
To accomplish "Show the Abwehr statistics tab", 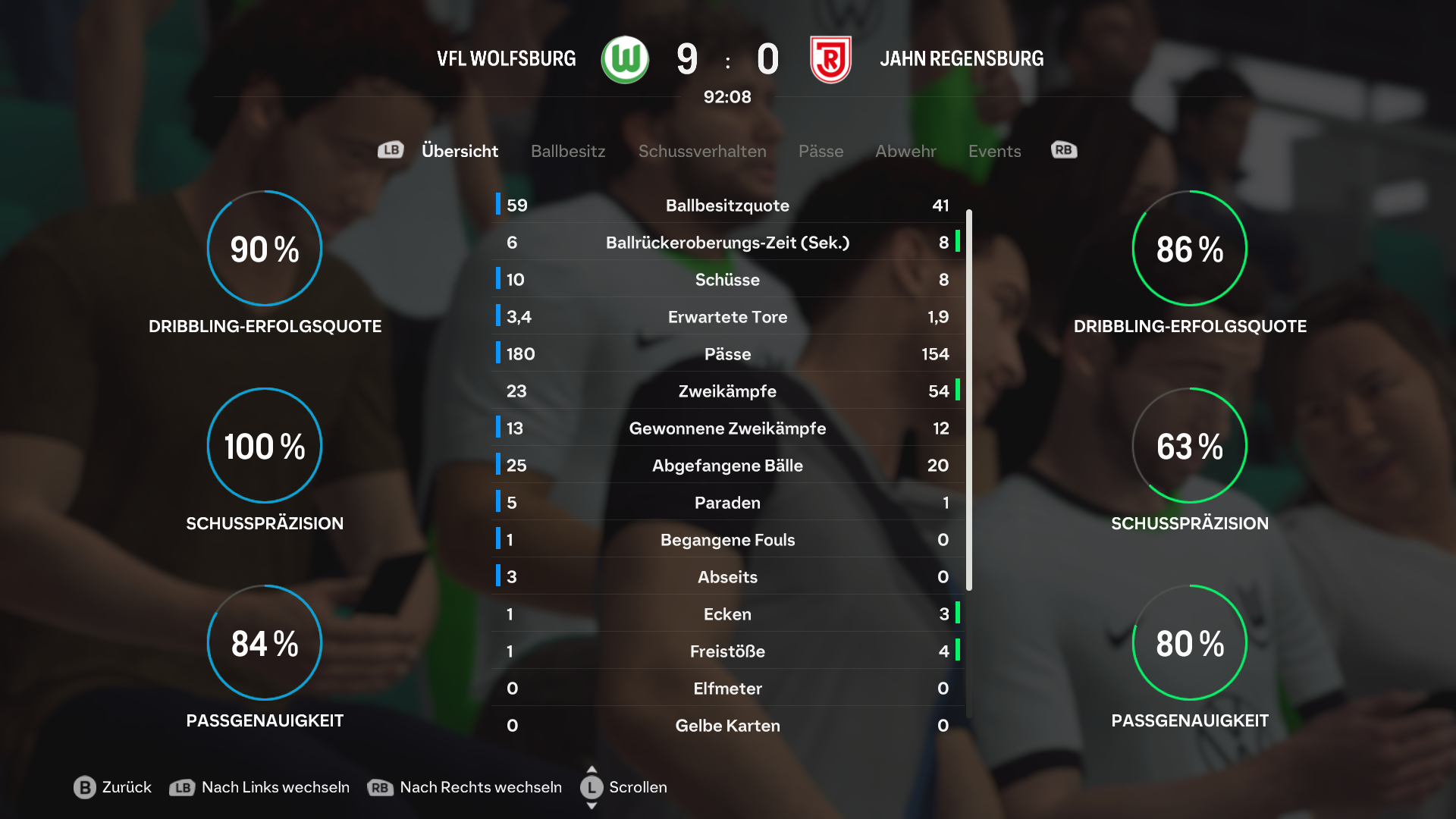I will point(905,151).
